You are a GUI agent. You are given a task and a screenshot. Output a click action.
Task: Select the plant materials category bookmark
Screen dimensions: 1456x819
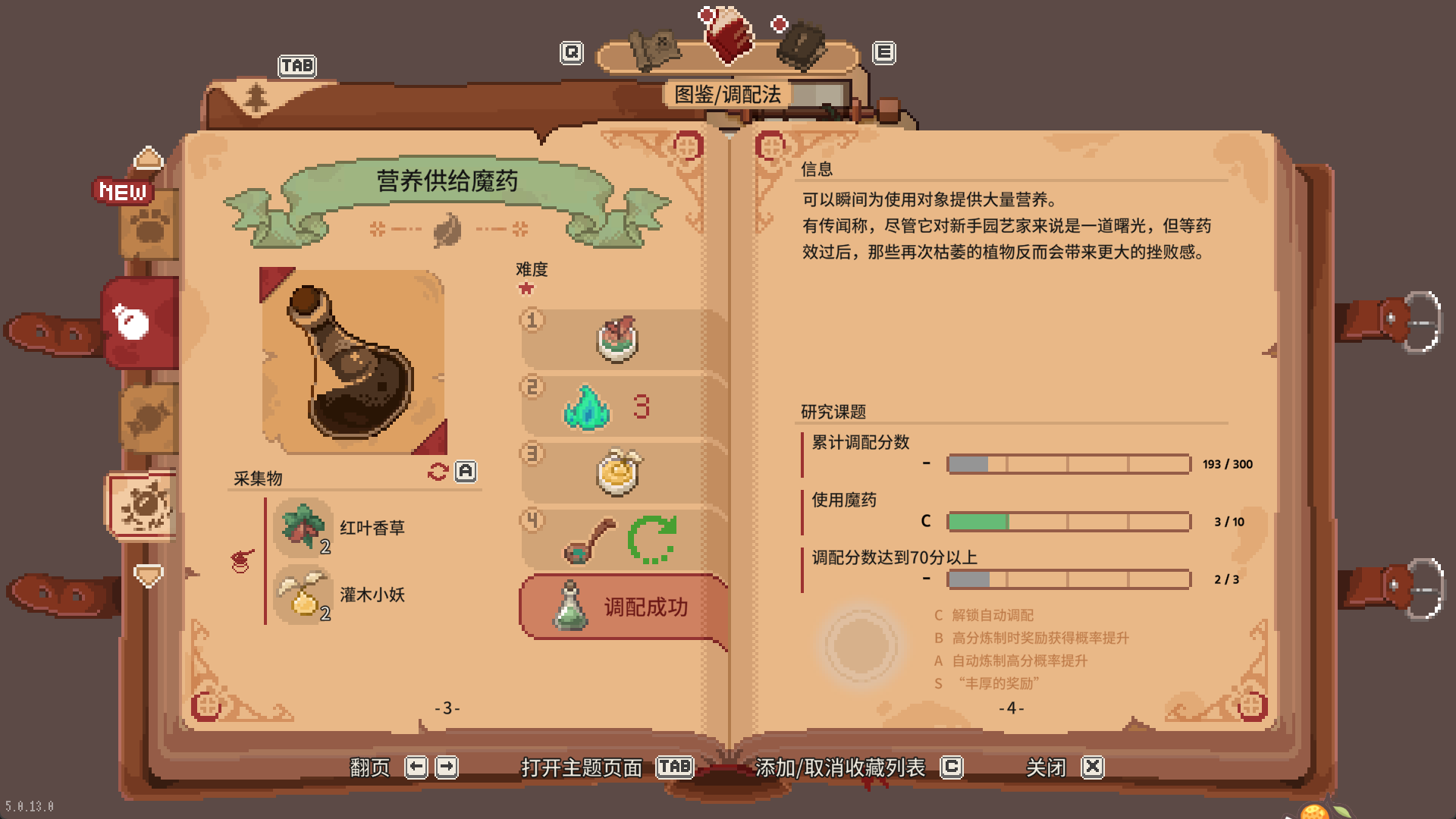(143, 506)
